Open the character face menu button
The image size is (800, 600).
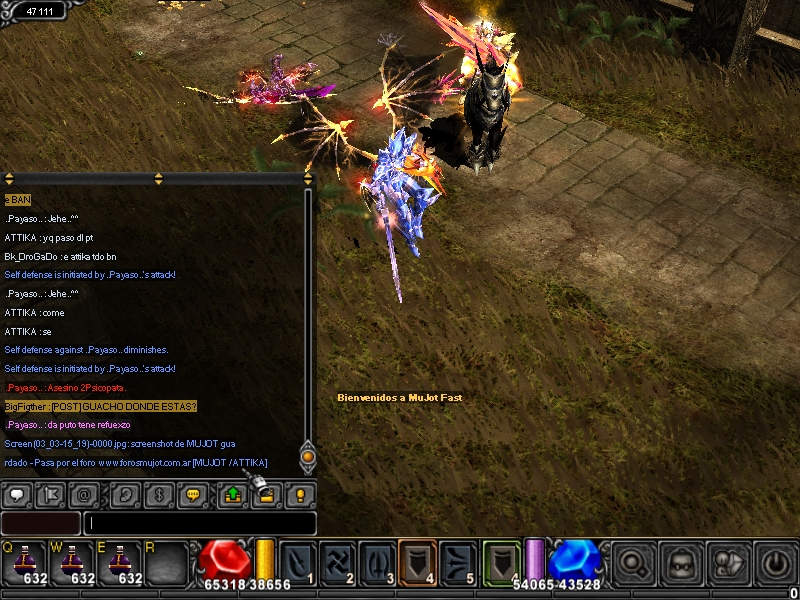[x=684, y=562]
